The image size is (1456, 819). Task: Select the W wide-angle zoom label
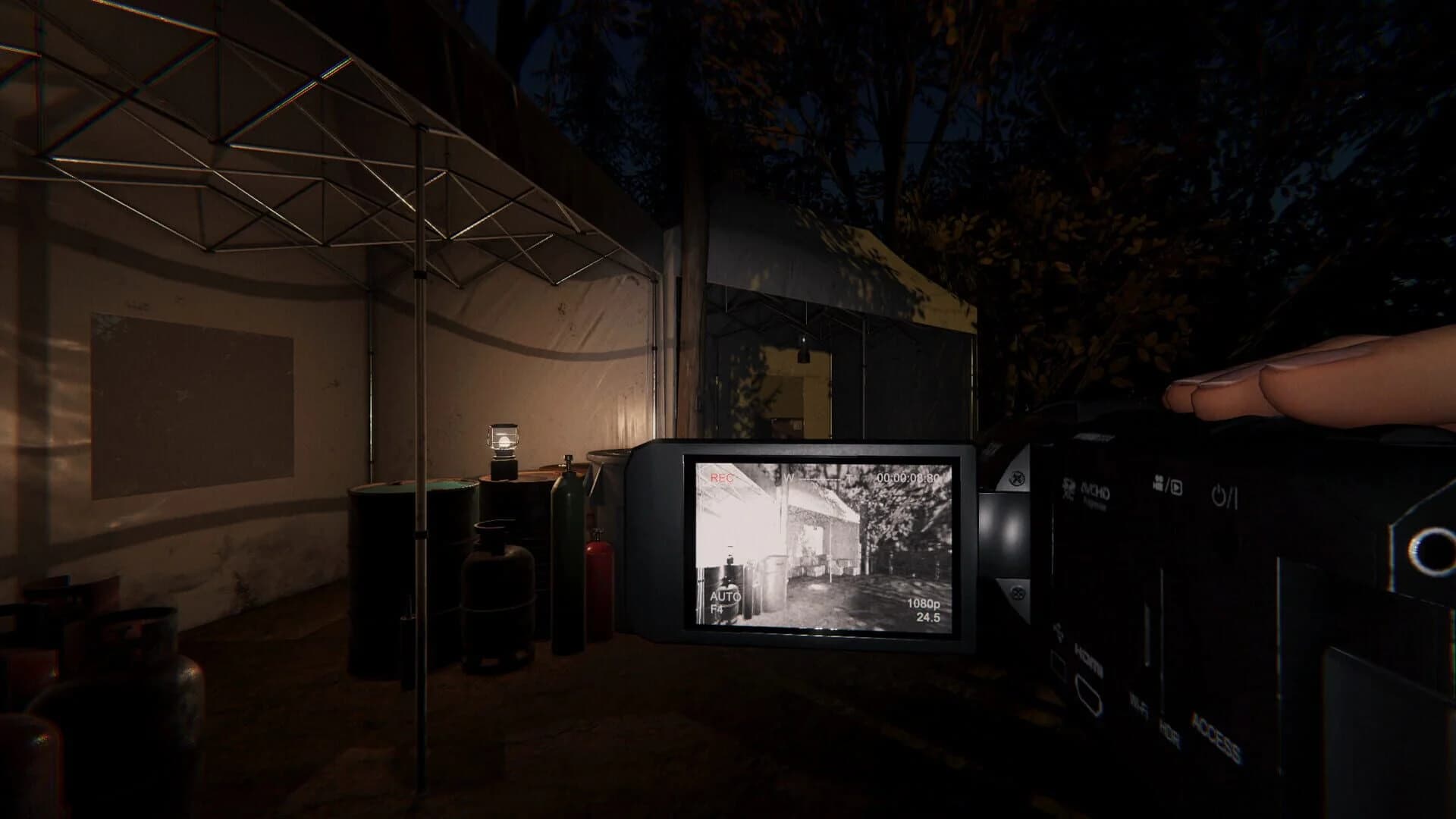click(789, 479)
